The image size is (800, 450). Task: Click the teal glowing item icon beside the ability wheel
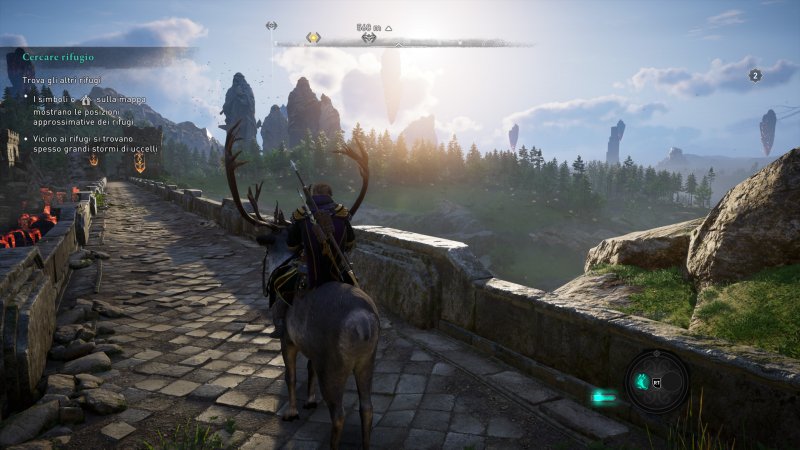click(x=603, y=397)
